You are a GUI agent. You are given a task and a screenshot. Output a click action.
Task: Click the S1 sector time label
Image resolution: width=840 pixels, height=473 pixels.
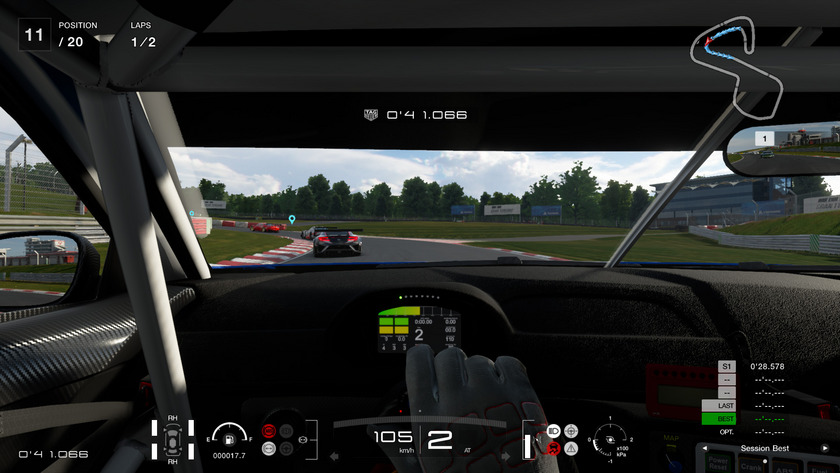(x=726, y=366)
